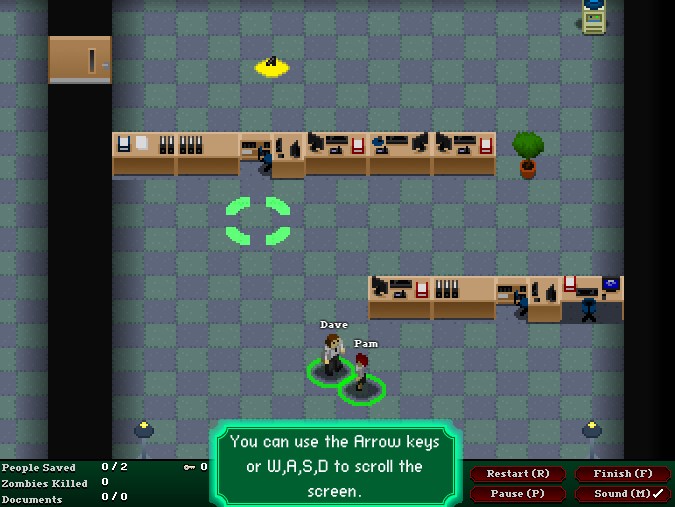Select the survivor named Dave
This screenshot has width=675, height=507.
point(333,356)
